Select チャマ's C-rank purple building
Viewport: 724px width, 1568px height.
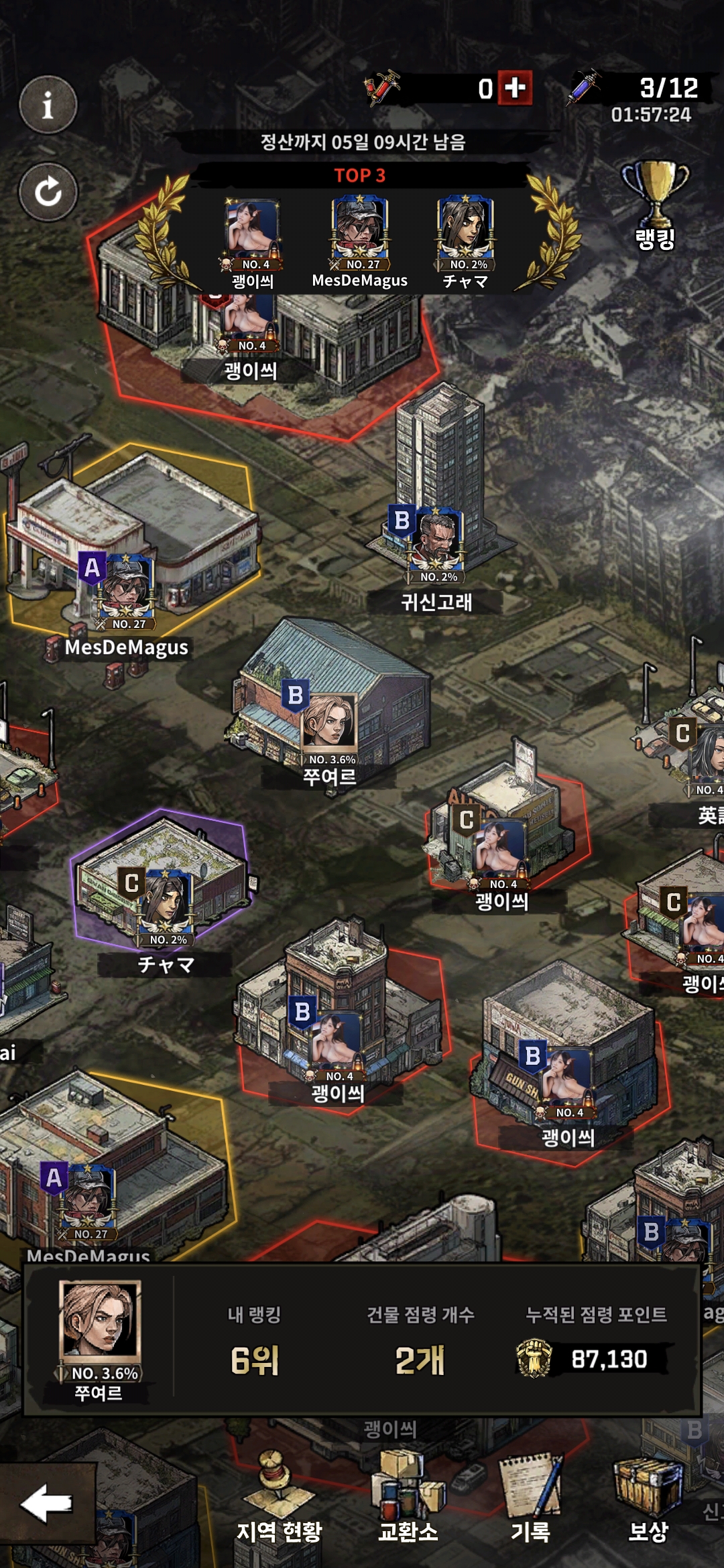(161, 878)
